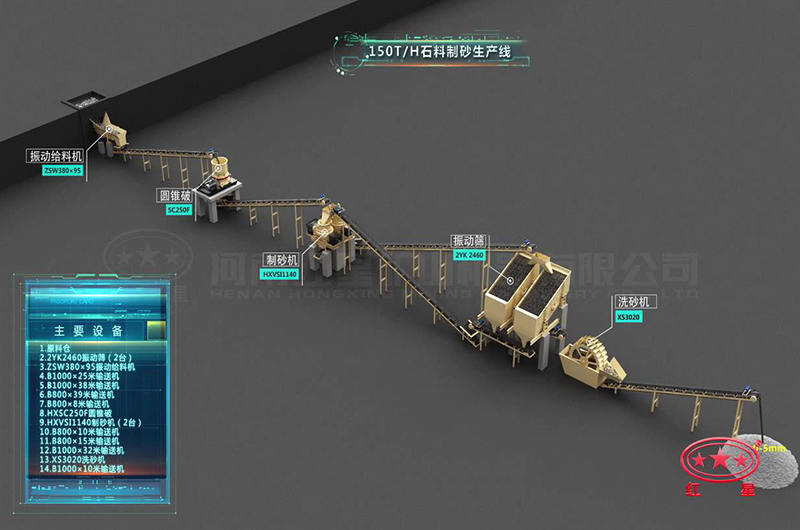Pick the 4.B1000×25米输送机 list entry
The width and height of the screenshot is (800, 530).
coord(82,377)
